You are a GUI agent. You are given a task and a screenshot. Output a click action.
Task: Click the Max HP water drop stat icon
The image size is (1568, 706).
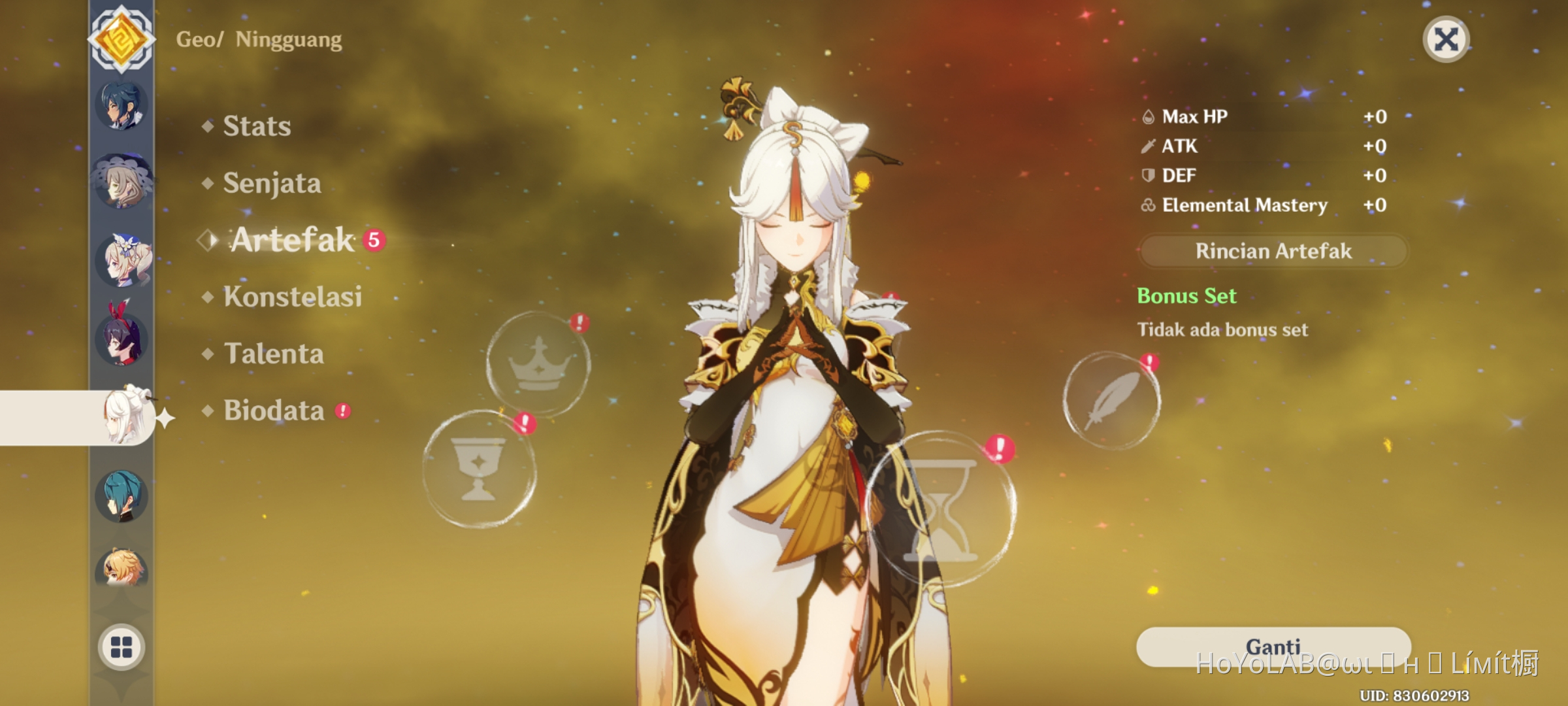point(1150,117)
